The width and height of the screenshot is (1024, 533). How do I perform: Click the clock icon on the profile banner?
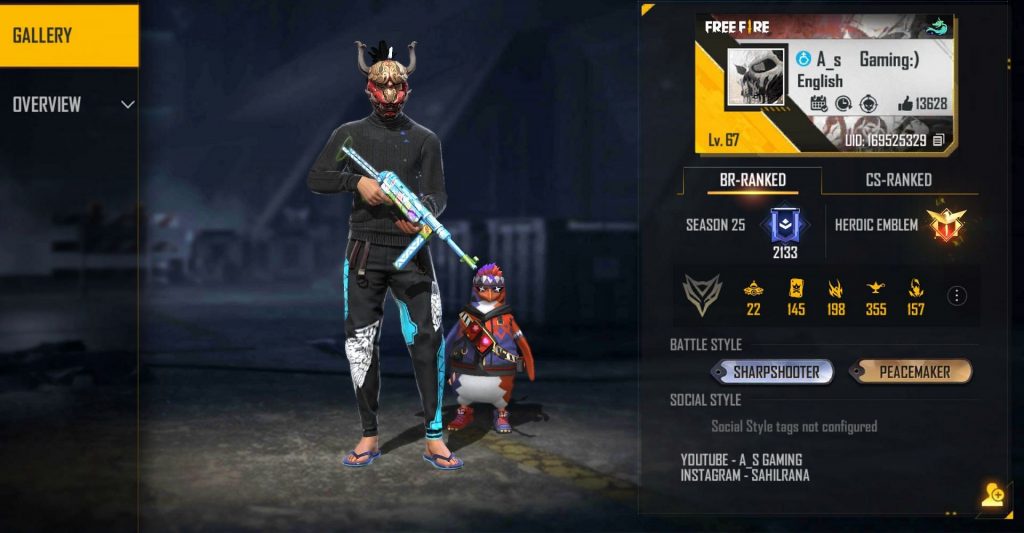point(843,103)
